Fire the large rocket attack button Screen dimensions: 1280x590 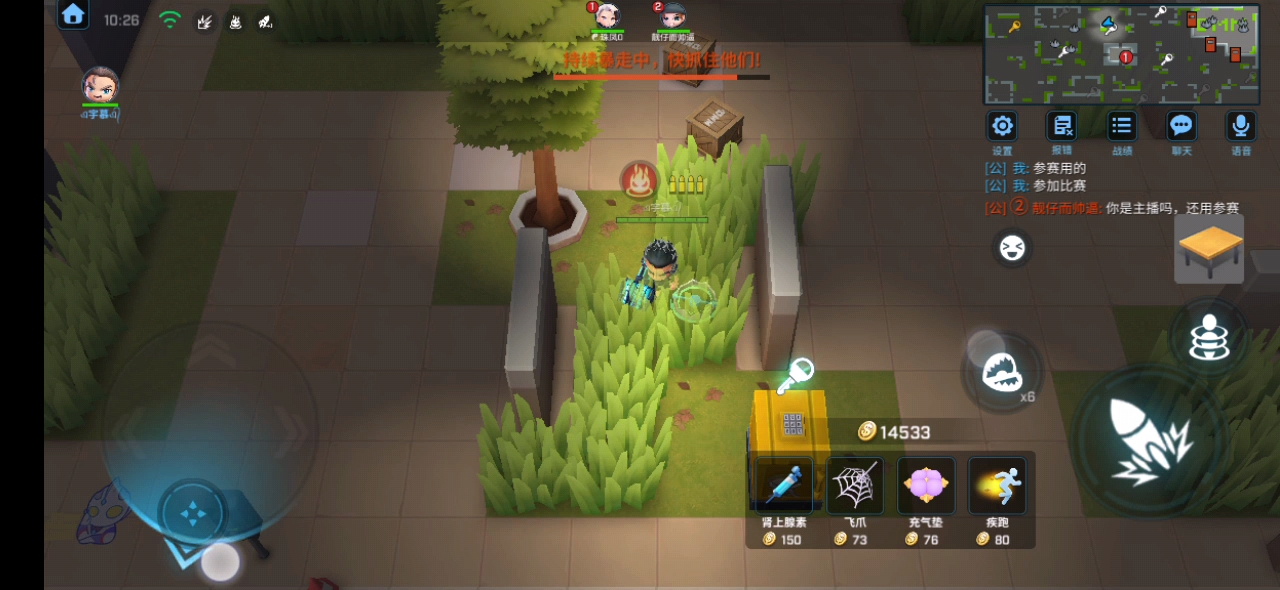1148,440
